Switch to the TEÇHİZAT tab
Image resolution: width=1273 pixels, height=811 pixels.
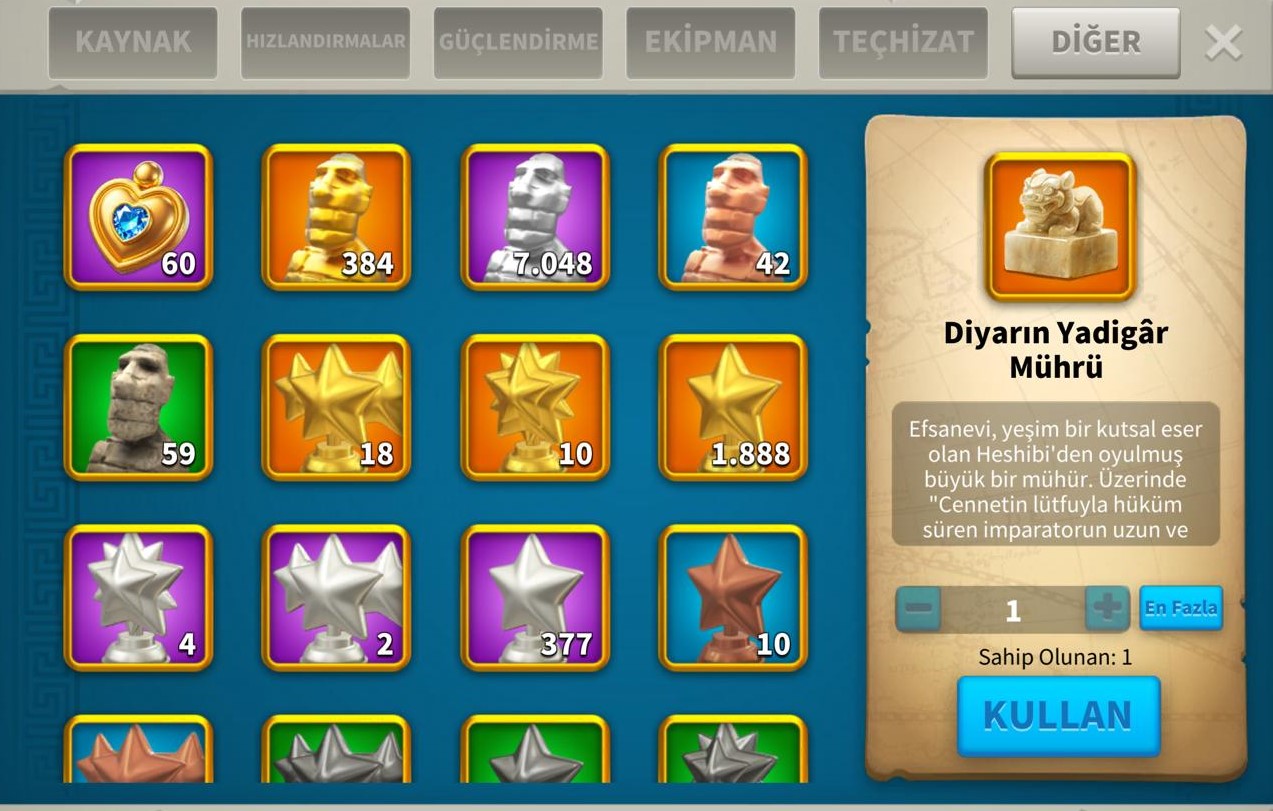pyautogui.click(x=903, y=42)
